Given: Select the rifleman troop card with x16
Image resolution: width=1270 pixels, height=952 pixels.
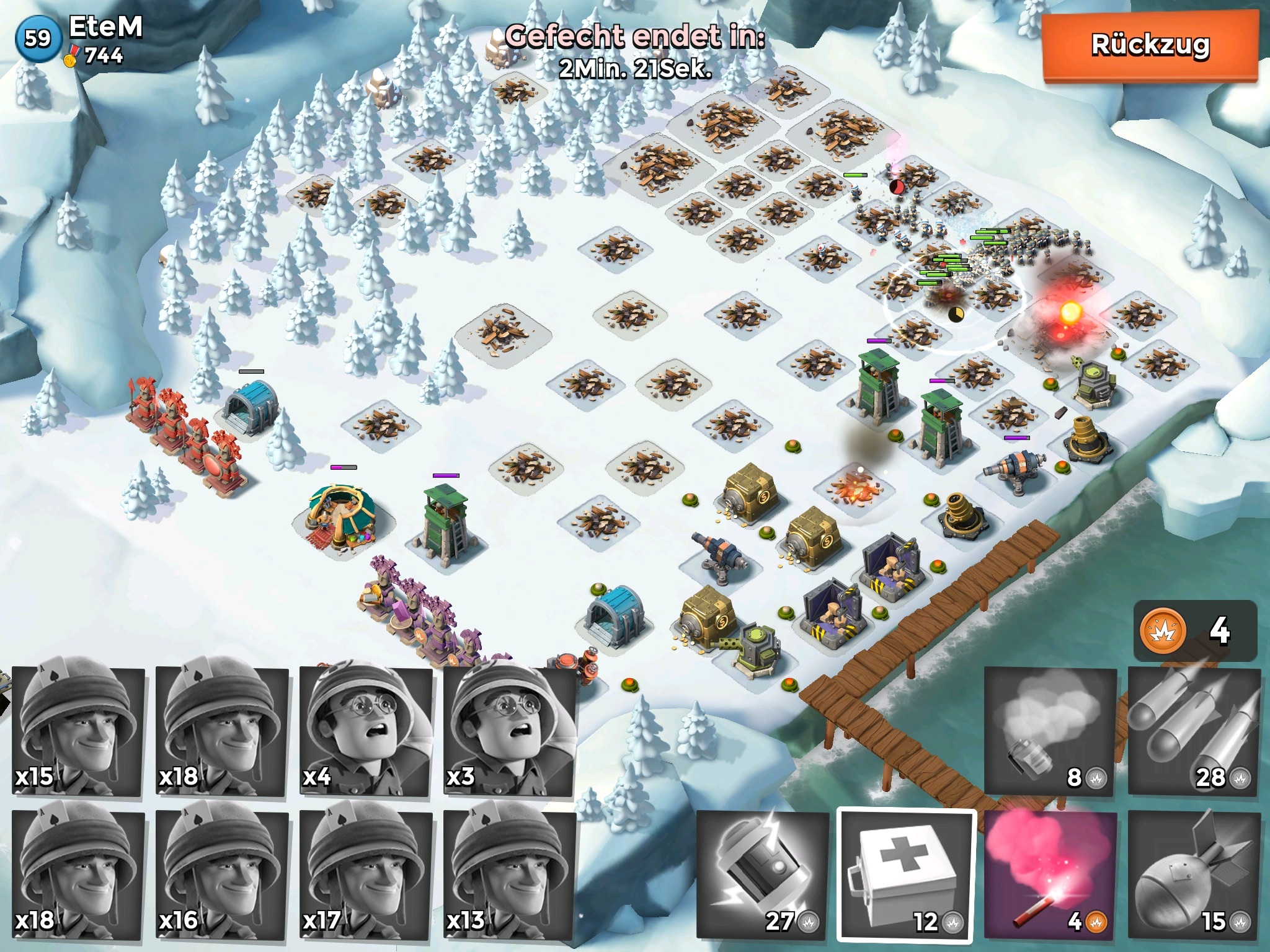Looking at the screenshot, I should 222,875.
